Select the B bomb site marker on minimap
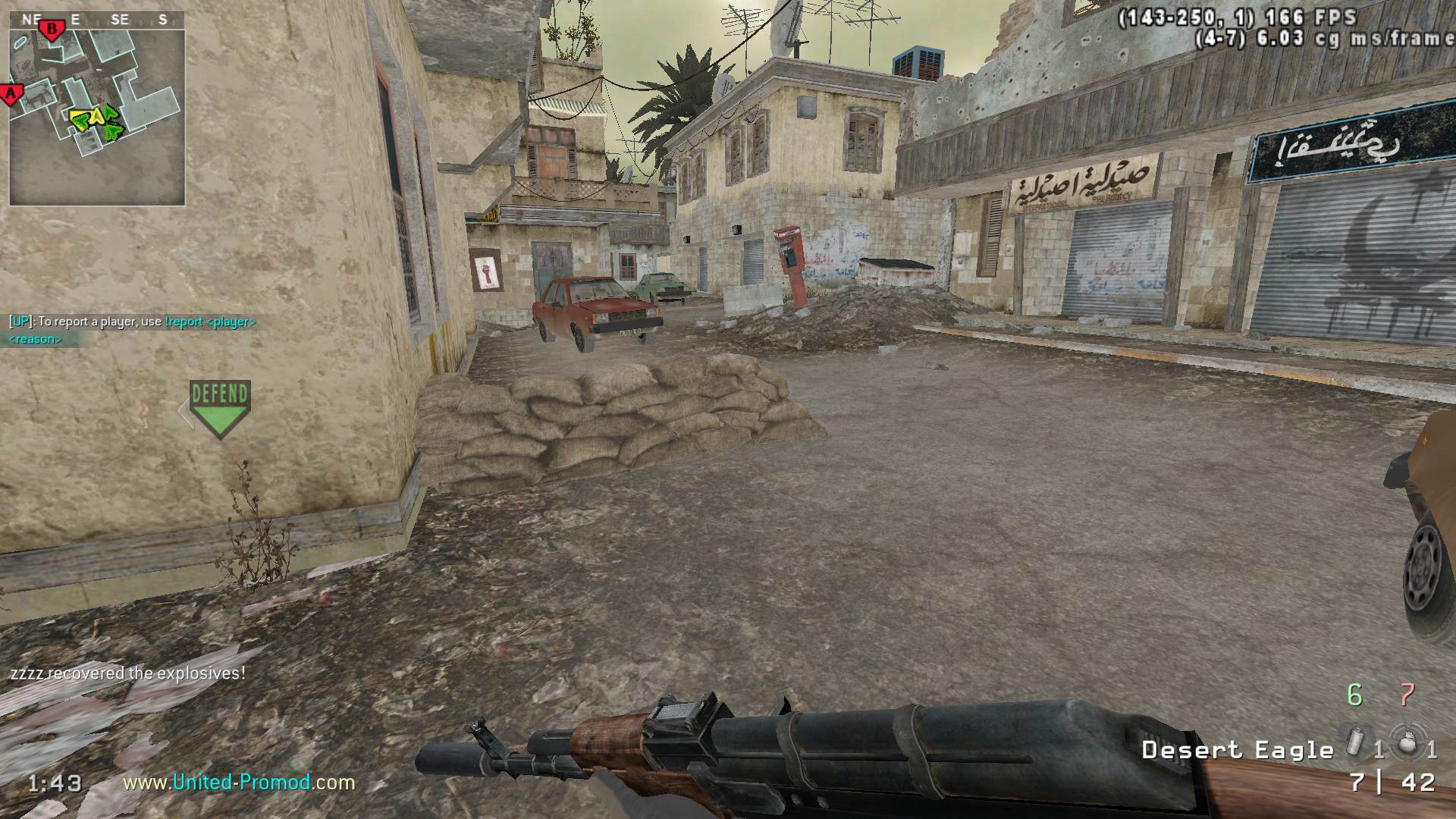 [x=52, y=30]
